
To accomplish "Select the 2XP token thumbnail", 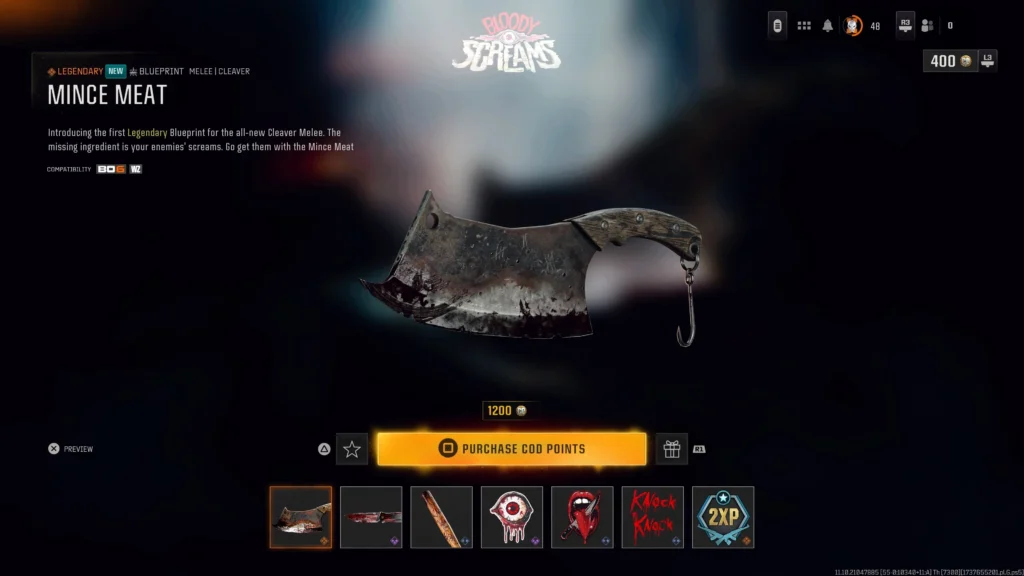I will [723, 517].
